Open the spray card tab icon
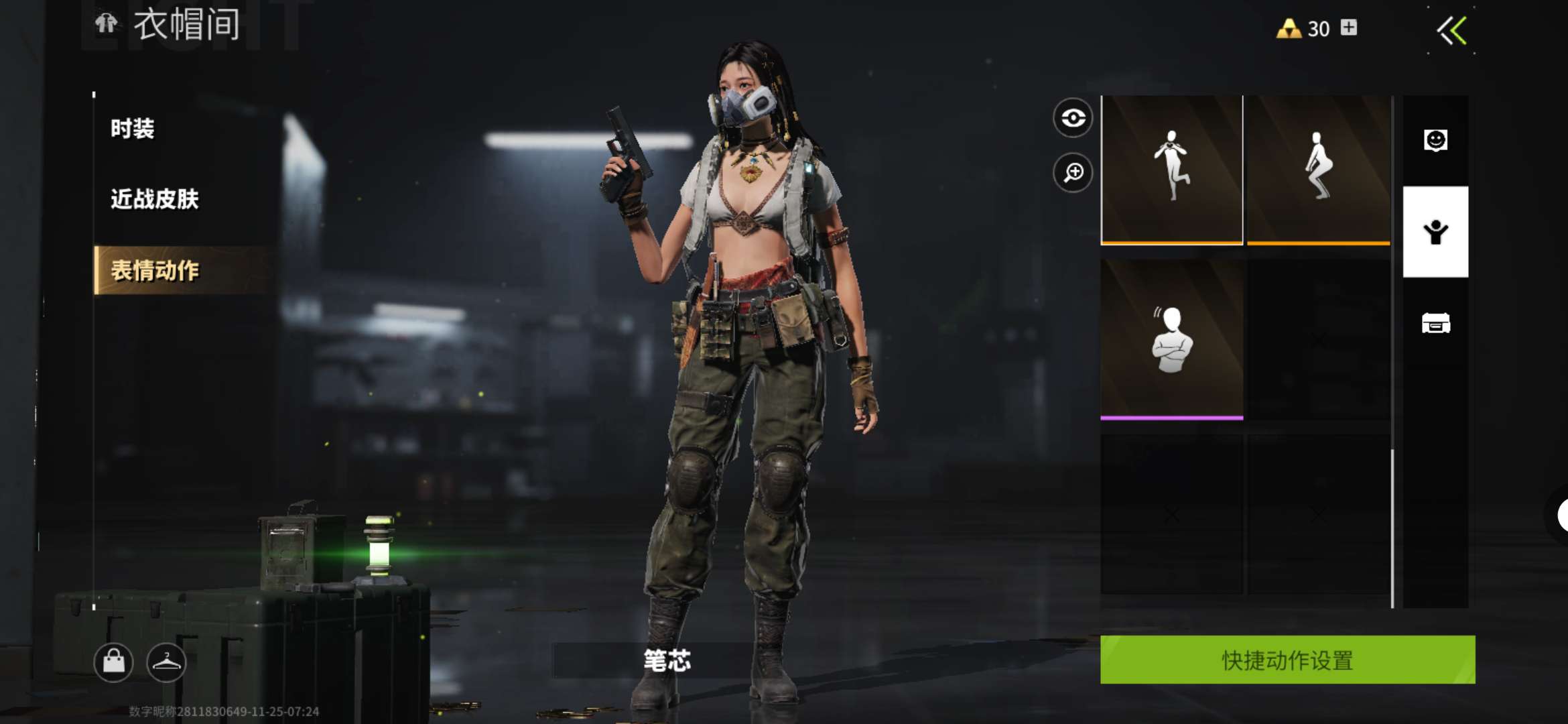The width and height of the screenshot is (1568, 724). point(1435,323)
